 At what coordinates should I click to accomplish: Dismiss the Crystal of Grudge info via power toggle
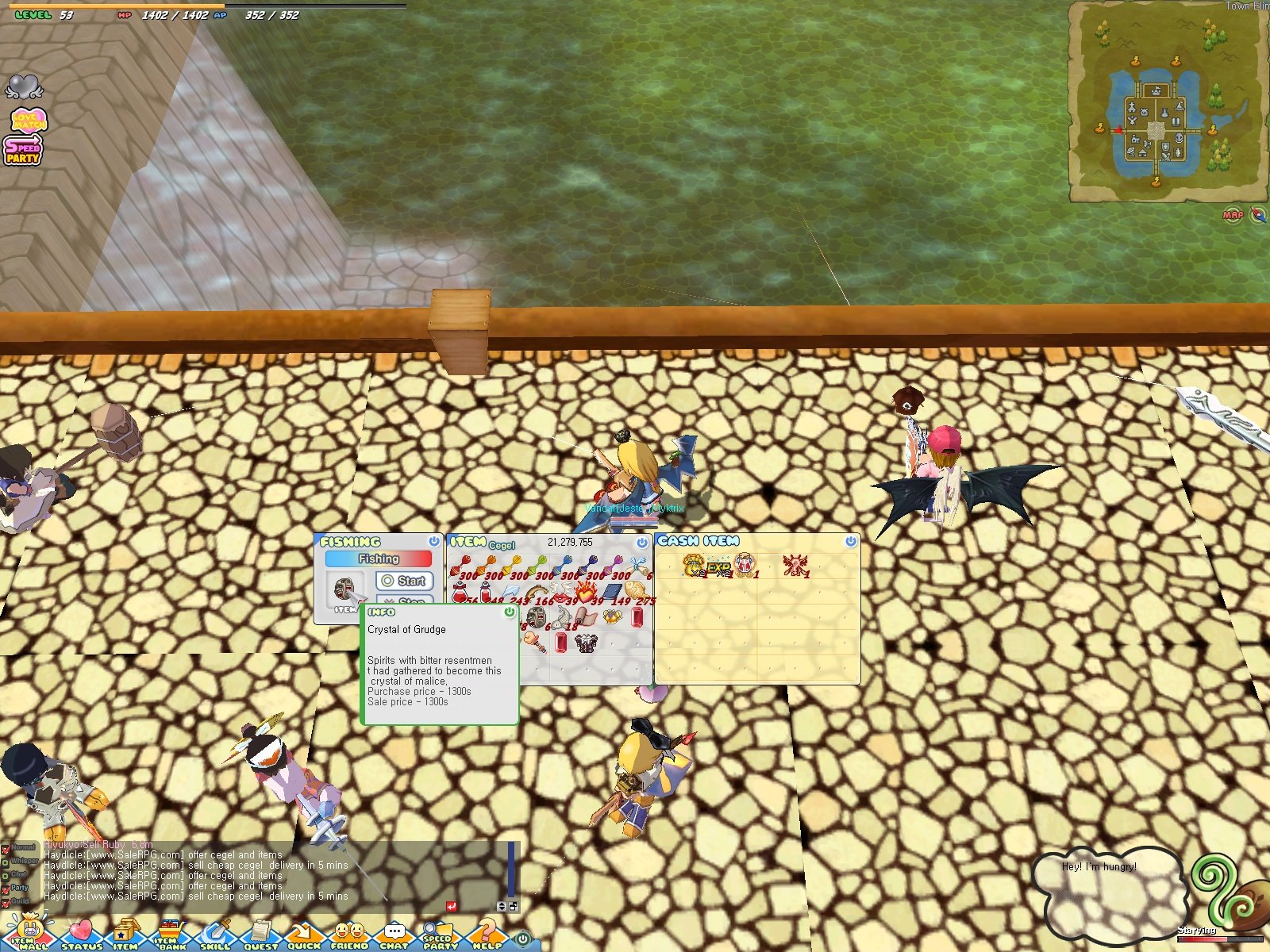509,612
